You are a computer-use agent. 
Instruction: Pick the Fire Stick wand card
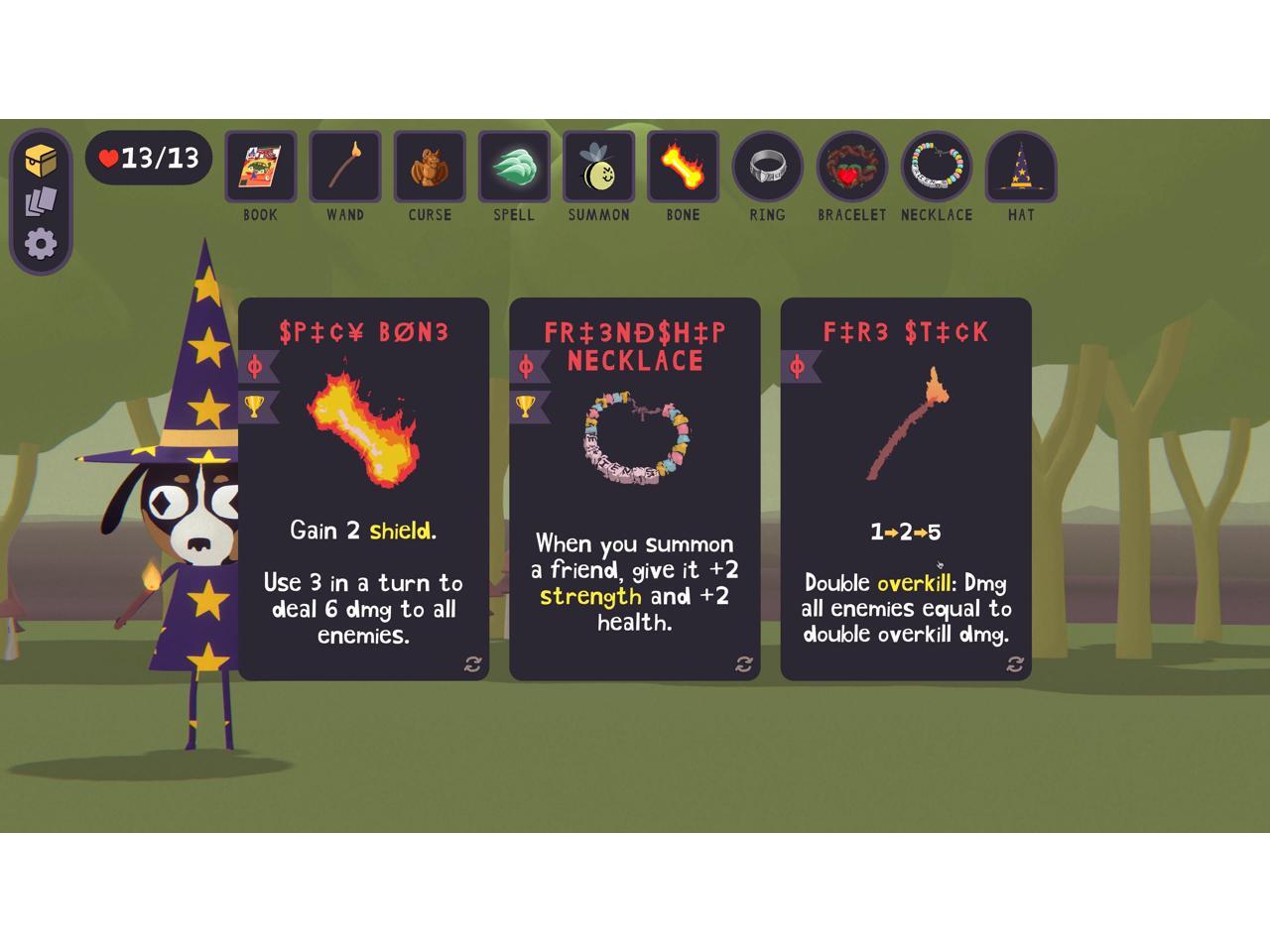pos(905,488)
